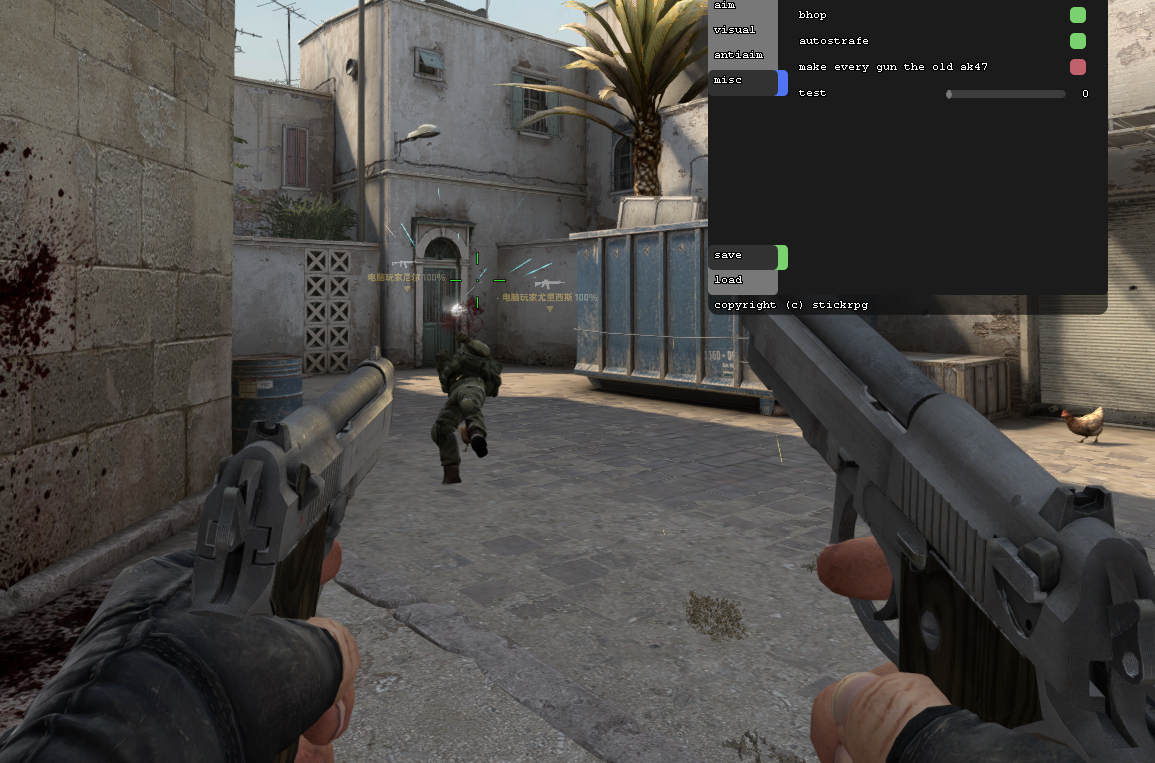Screen dimensions: 1155x763
Task: Open the visual tab
Action: click(742, 30)
